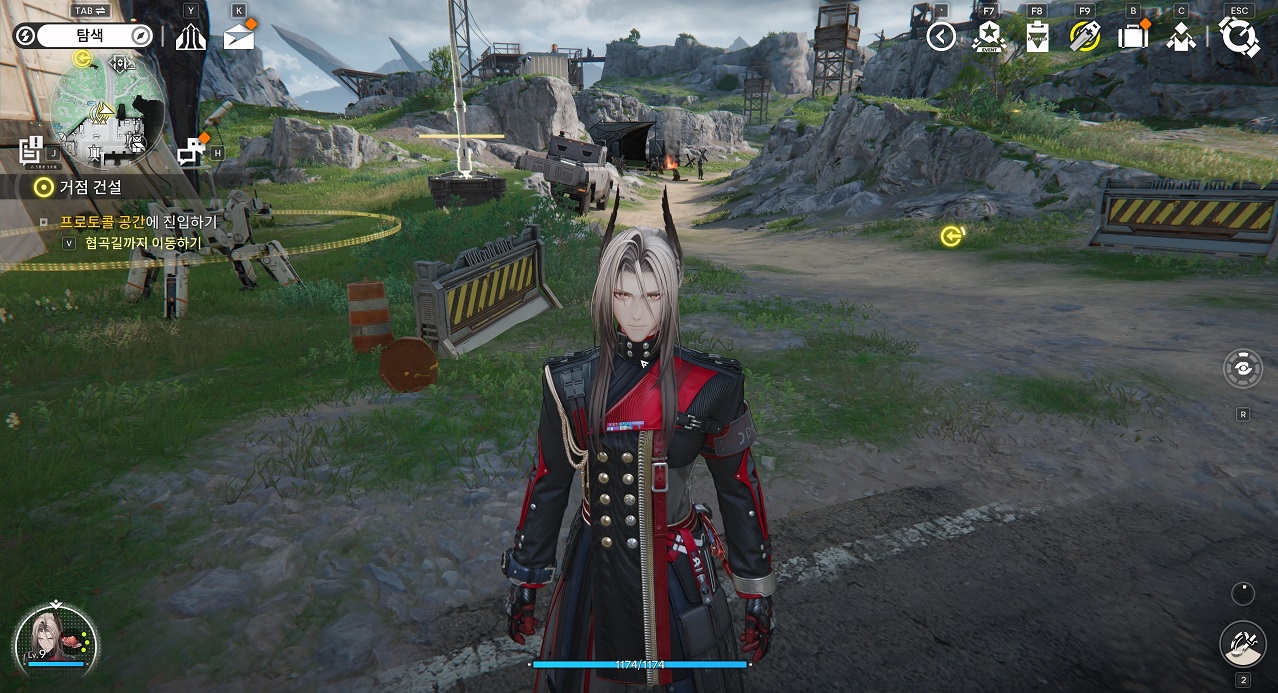The height and width of the screenshot is (693, 1278).
Task: Click the 탐색 exploration mode switcher
Action: coord(83,36)
